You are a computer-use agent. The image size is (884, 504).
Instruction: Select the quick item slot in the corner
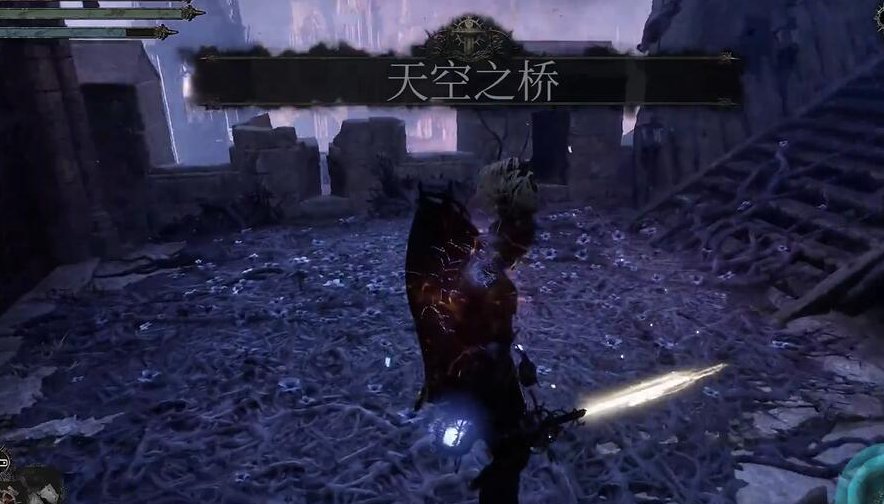point(30,487)
